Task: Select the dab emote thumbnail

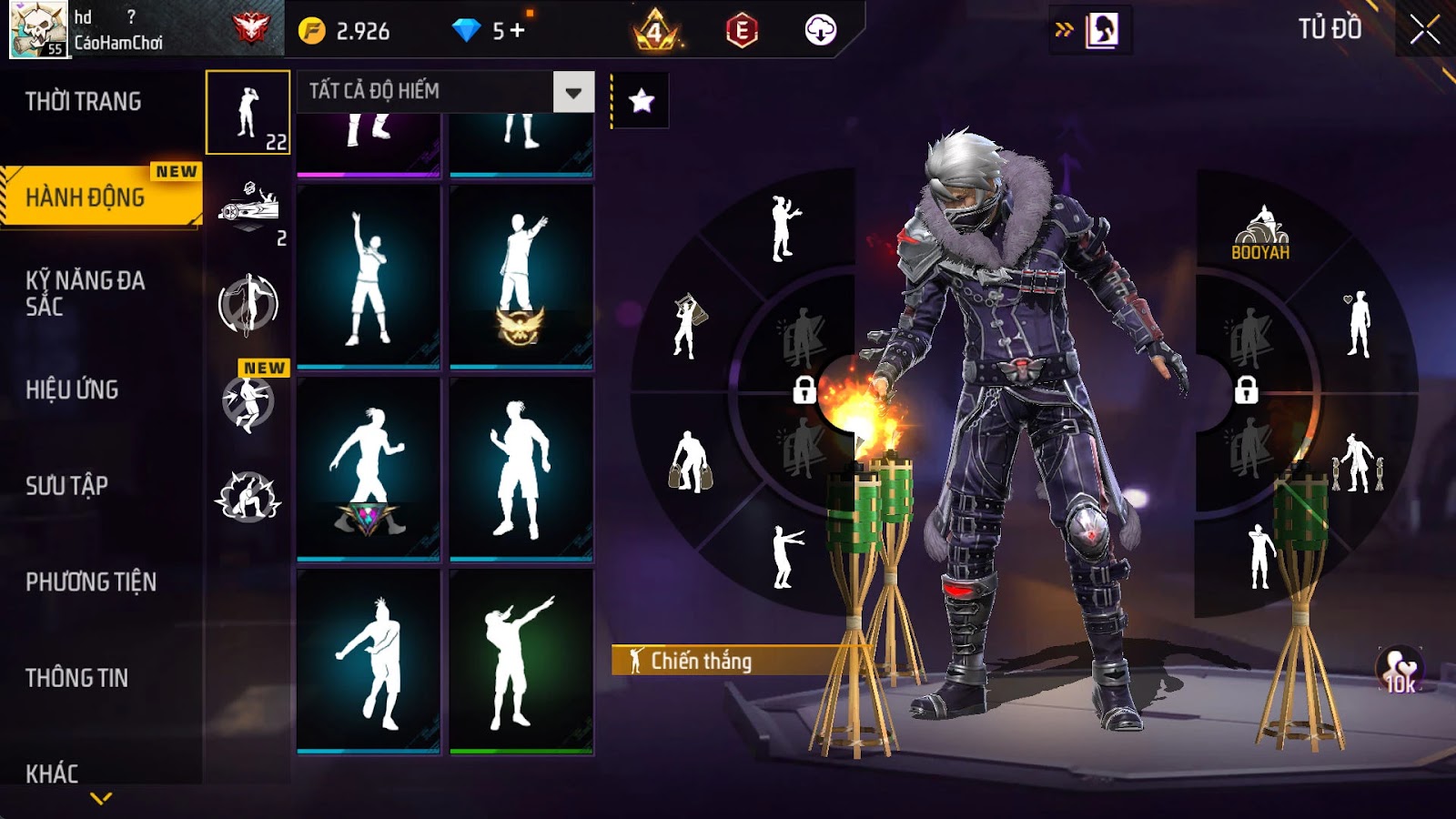Action: tap(521, 662)
